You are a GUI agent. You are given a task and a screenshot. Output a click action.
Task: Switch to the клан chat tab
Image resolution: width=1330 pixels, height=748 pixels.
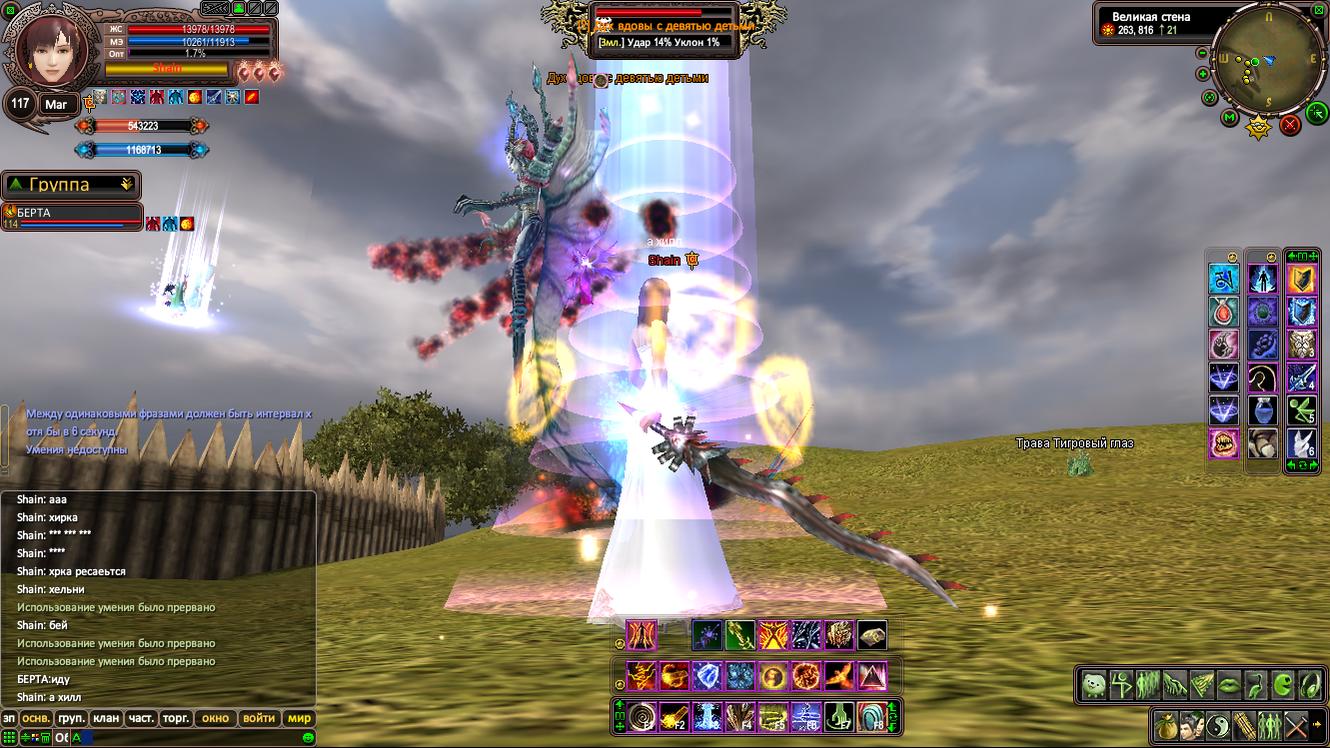pyautogui.click(x=105, y=718)
